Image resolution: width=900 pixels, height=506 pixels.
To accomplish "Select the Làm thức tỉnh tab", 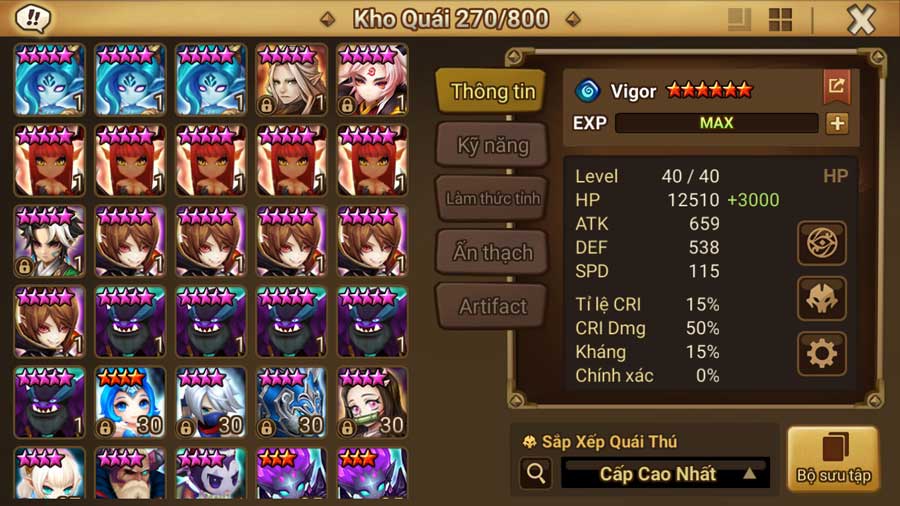I will (x=492, y=198).
